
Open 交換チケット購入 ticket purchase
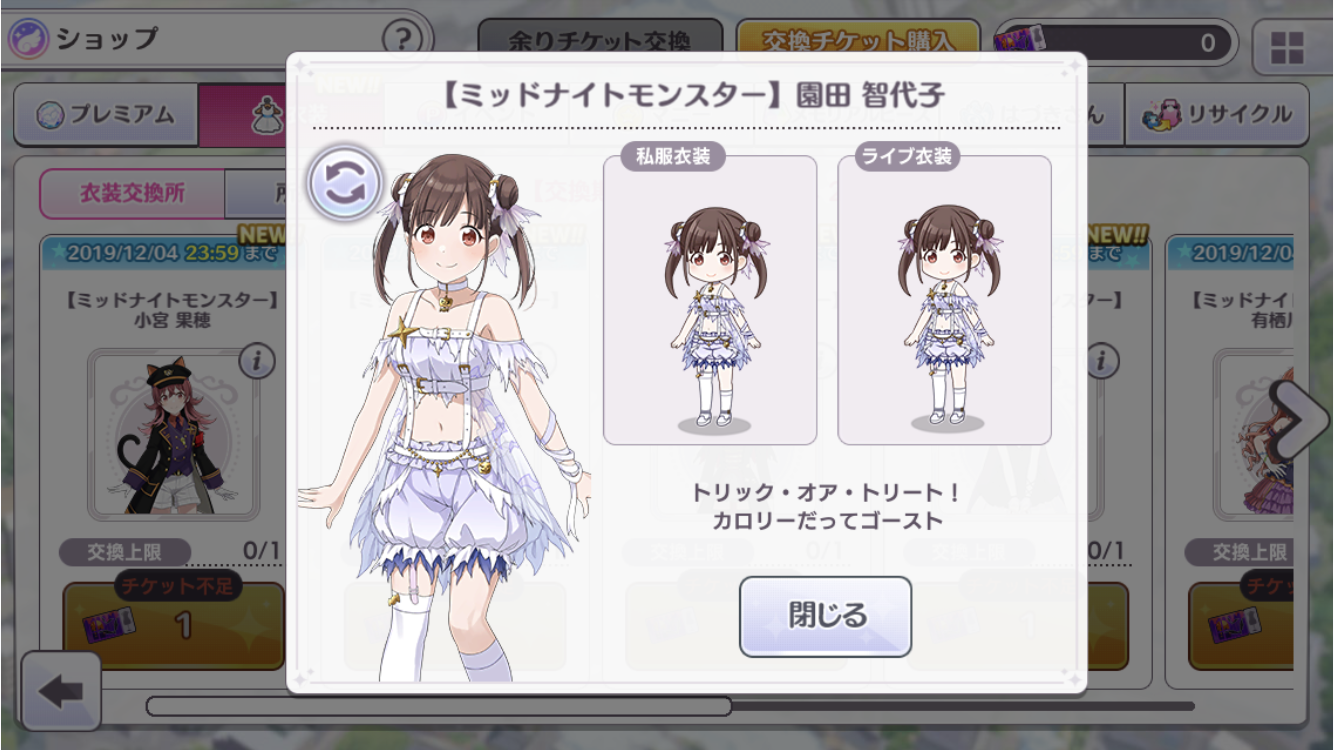pos(857,40)
